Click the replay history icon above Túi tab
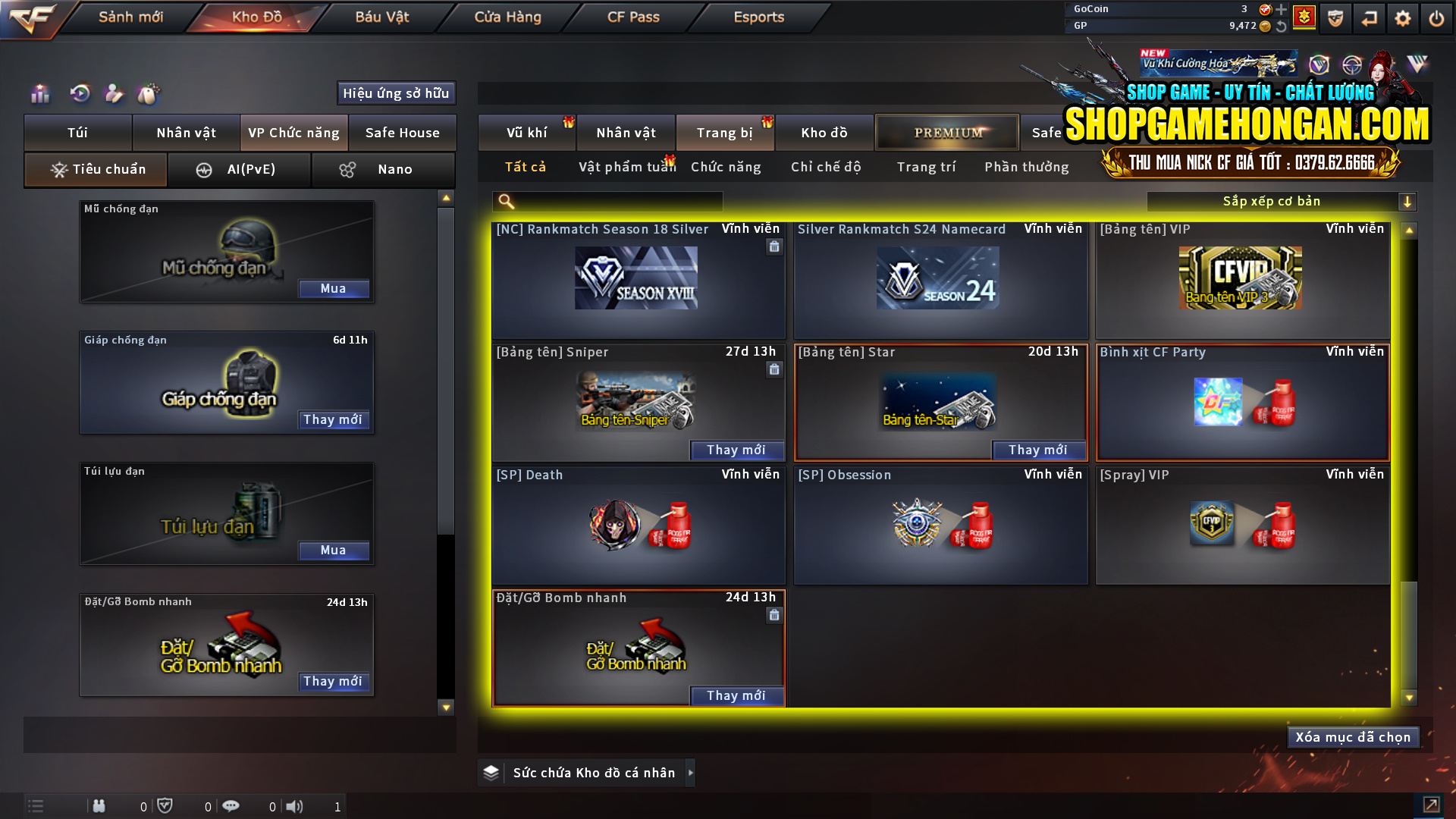 click(80, 94)
